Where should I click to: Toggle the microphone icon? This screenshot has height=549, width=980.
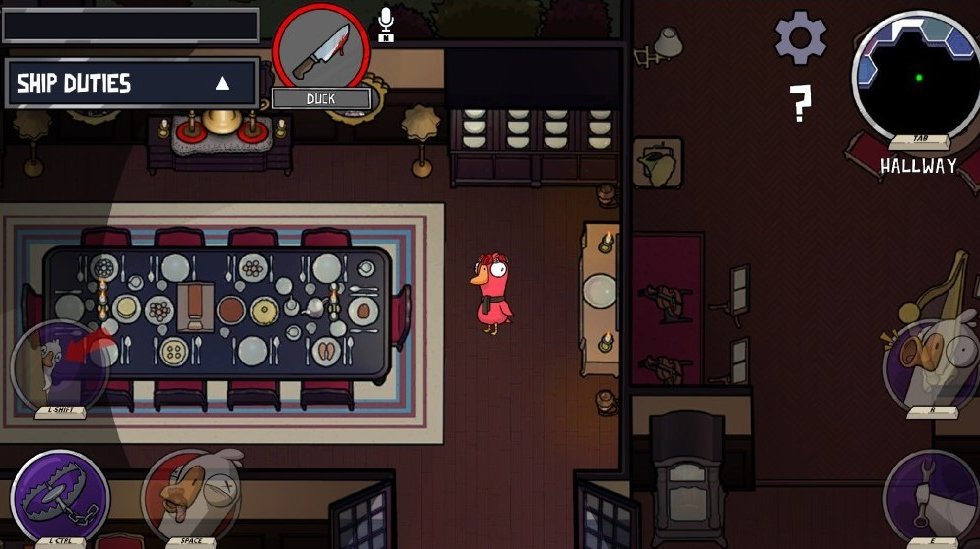point(386,24)
